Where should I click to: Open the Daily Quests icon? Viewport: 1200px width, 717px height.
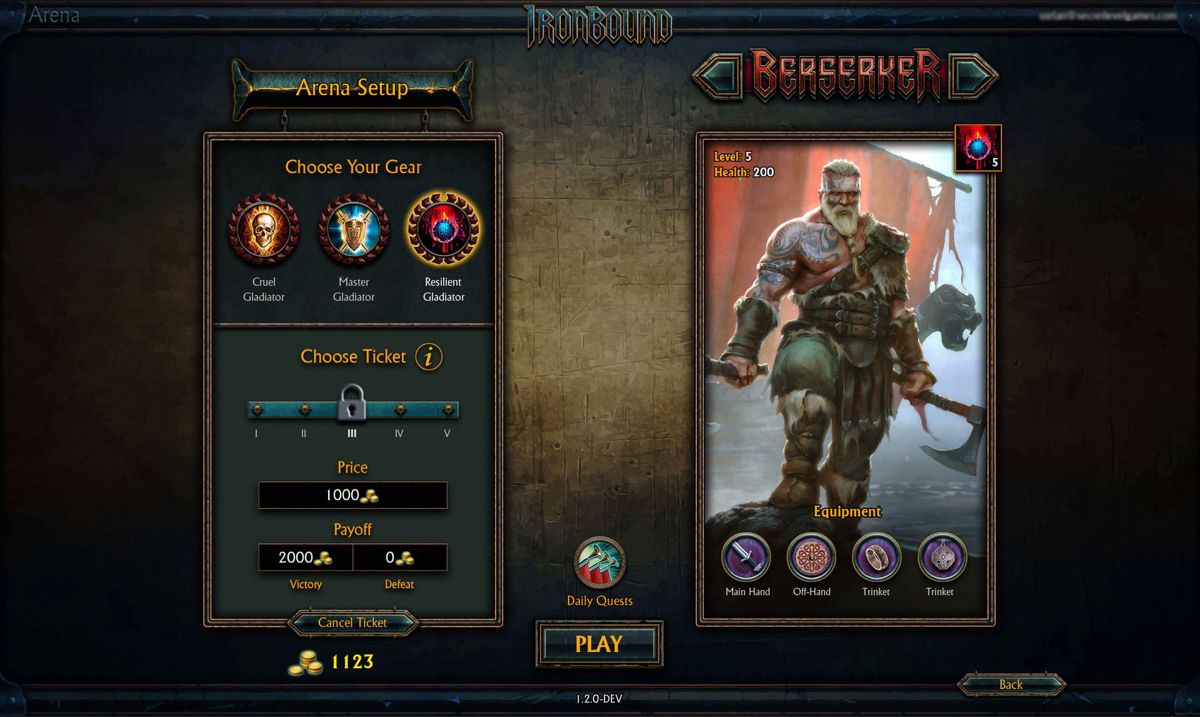pyautogui.click(x=599, y=564)
